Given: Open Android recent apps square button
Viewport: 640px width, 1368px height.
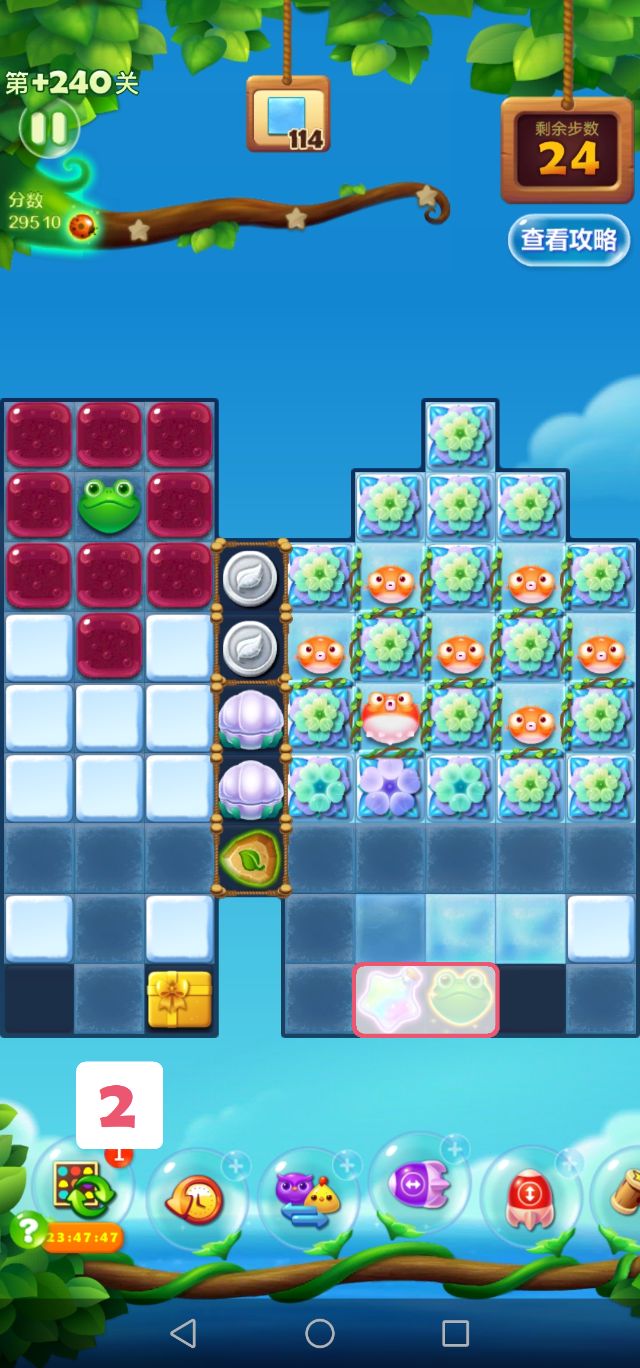Looking at the screenshot, I should [456, 1332].
